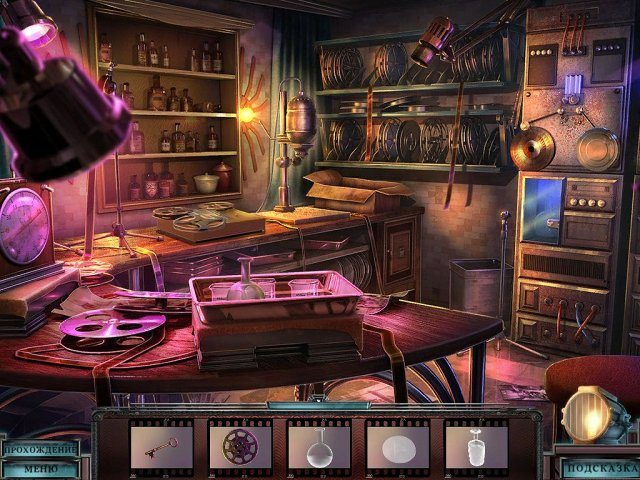Select the glass beaker inventory item
The width and height of the screenshot is (640, 480).
(476, 446)
